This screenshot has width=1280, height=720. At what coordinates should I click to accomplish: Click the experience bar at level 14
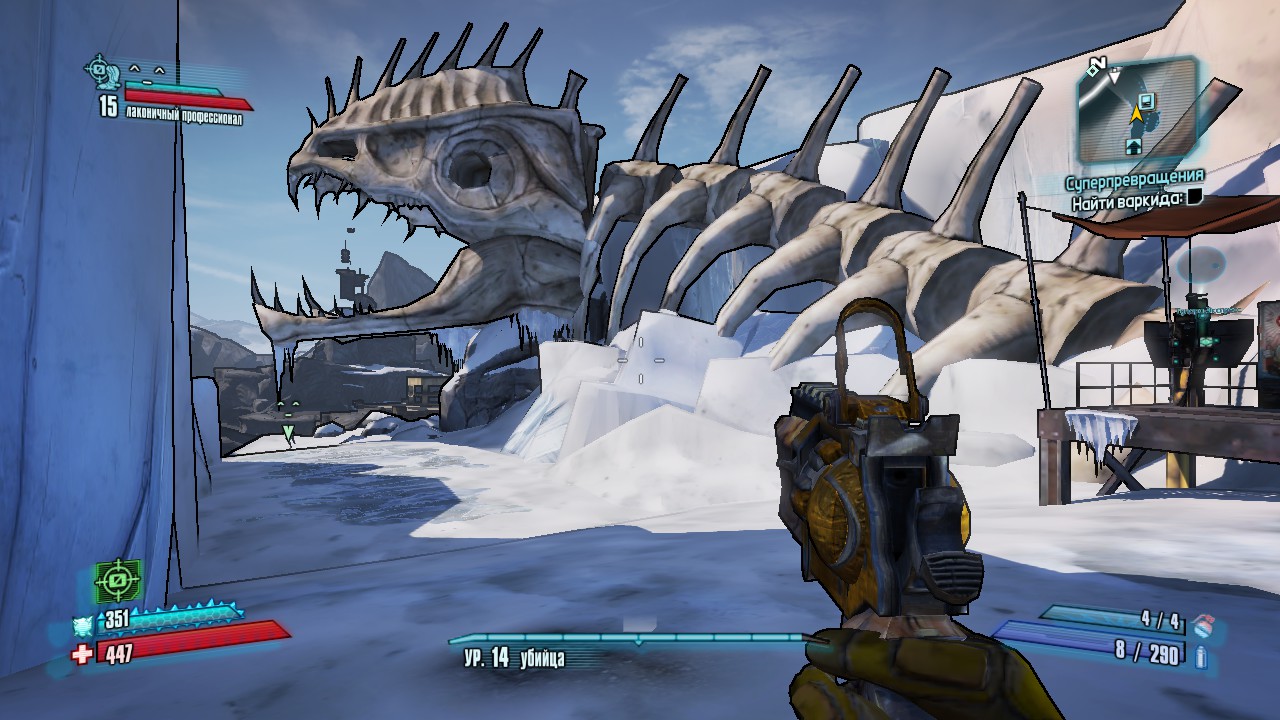(x=628, y=638)
